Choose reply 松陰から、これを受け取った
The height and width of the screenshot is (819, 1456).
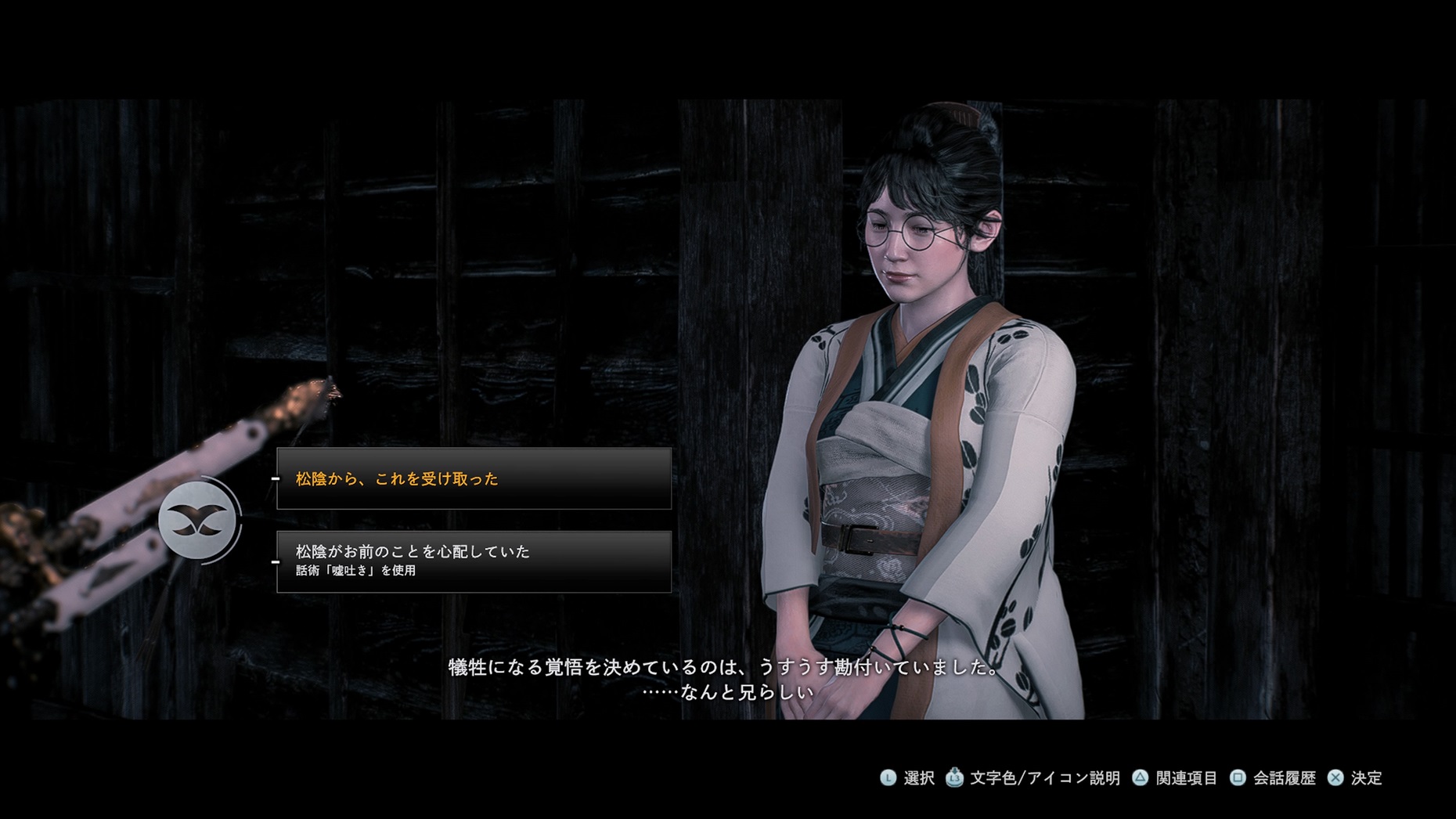click(474, 478)
